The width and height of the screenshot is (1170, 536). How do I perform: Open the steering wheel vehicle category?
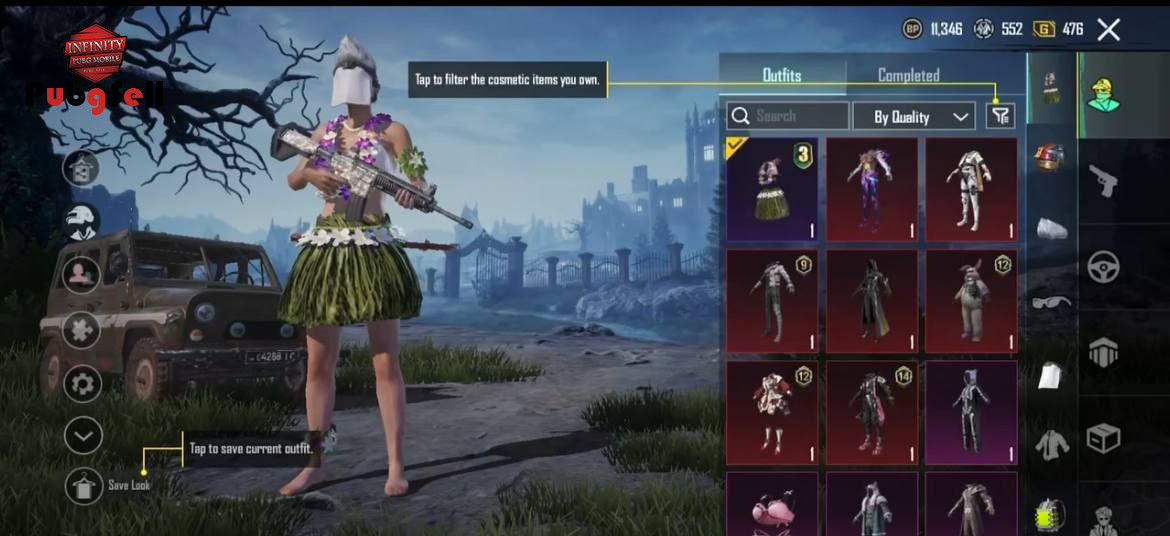[x=1103, y=267]
